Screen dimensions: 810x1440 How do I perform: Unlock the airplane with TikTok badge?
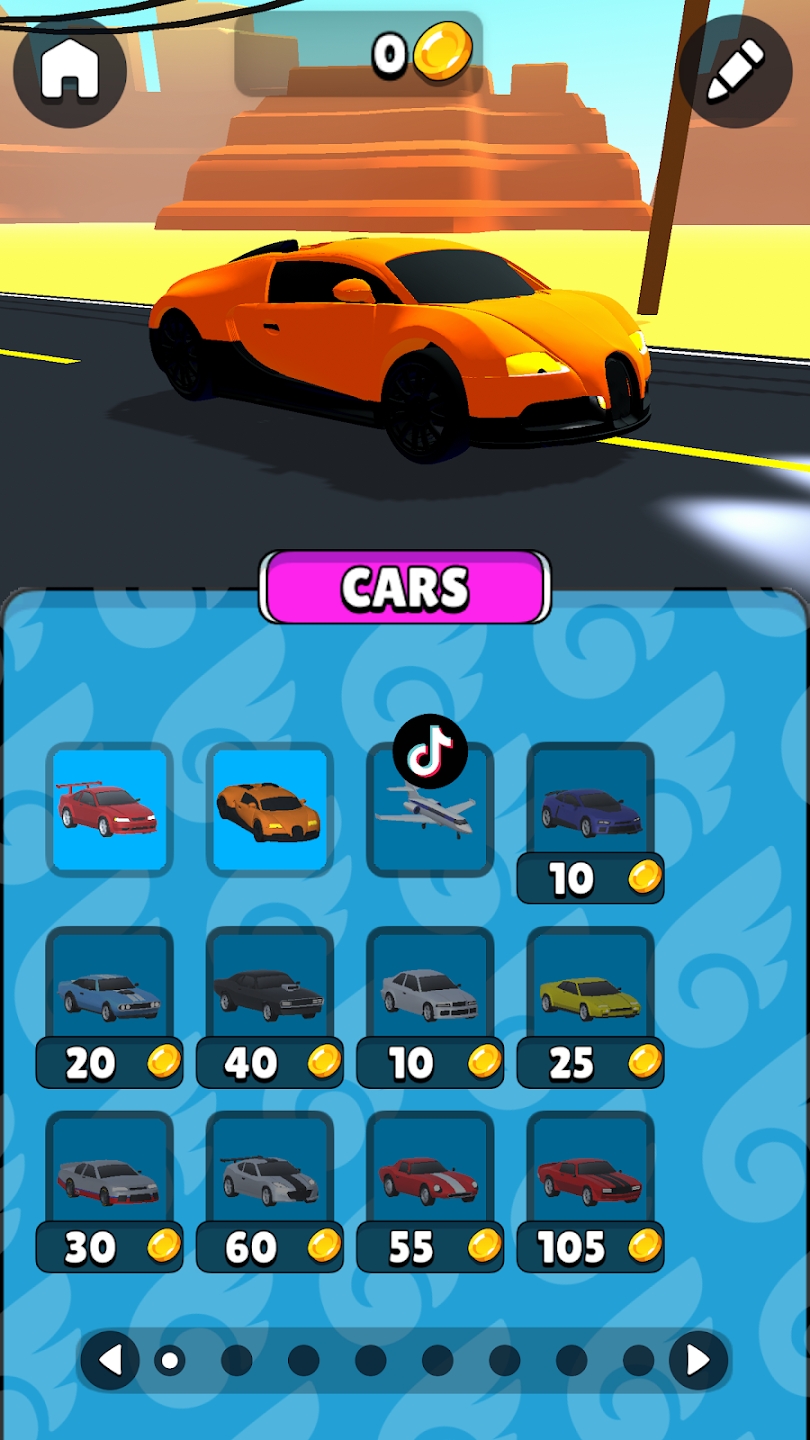pyautogui.click(x=430, y=812)
